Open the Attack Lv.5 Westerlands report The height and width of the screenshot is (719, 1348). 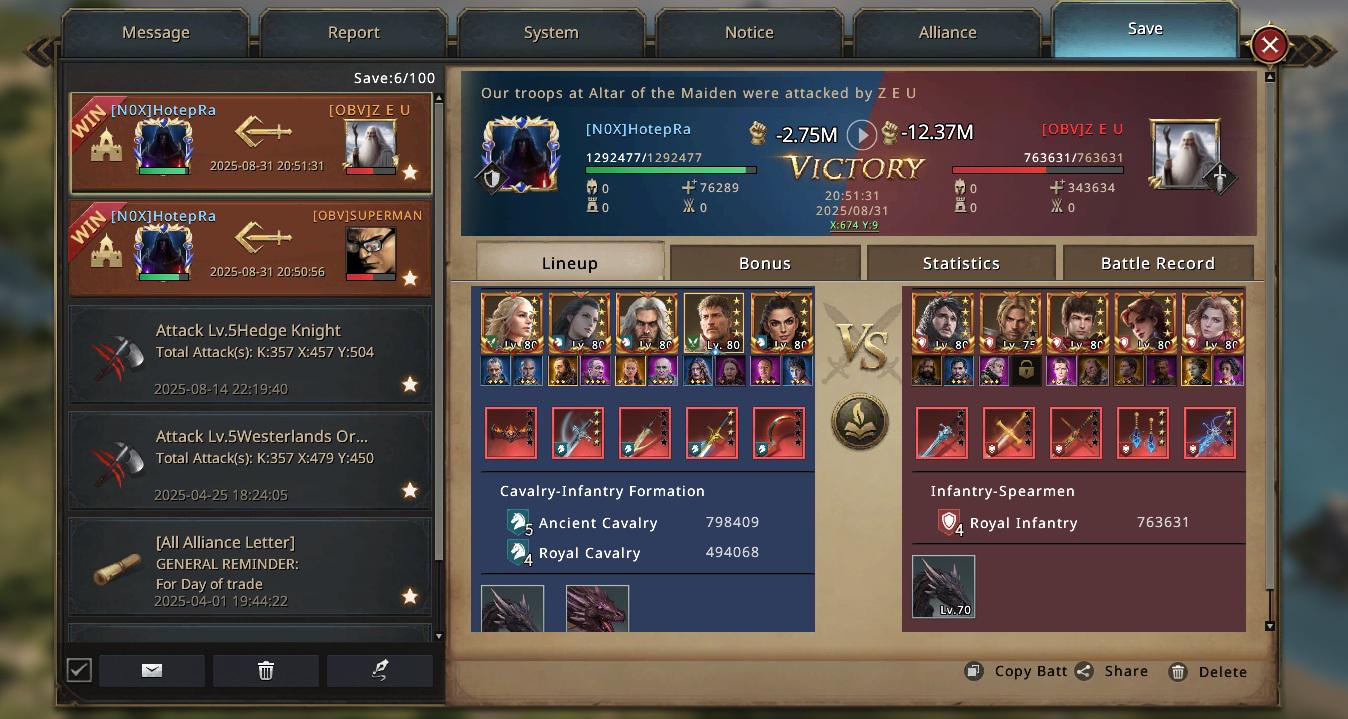click(250, 461)
